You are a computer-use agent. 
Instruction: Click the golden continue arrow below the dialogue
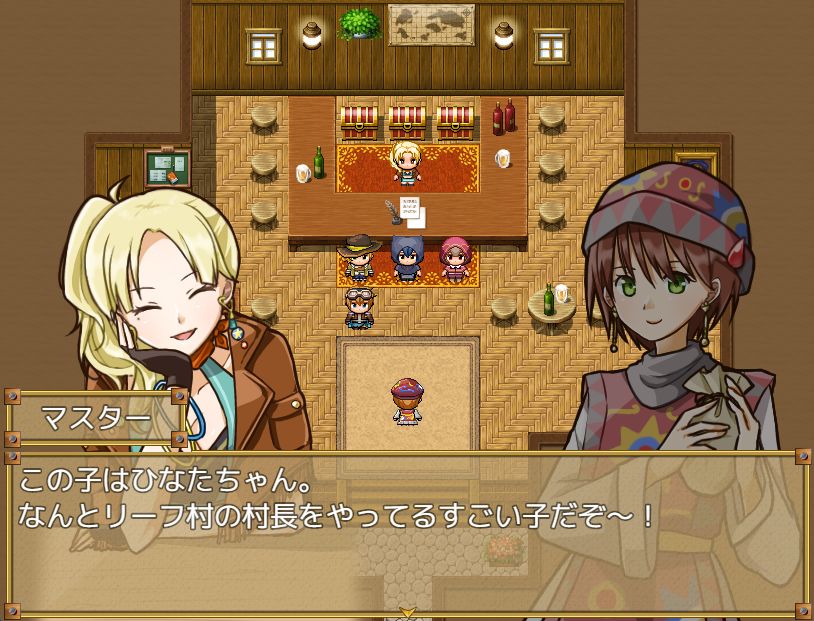(x=407, y=612)
